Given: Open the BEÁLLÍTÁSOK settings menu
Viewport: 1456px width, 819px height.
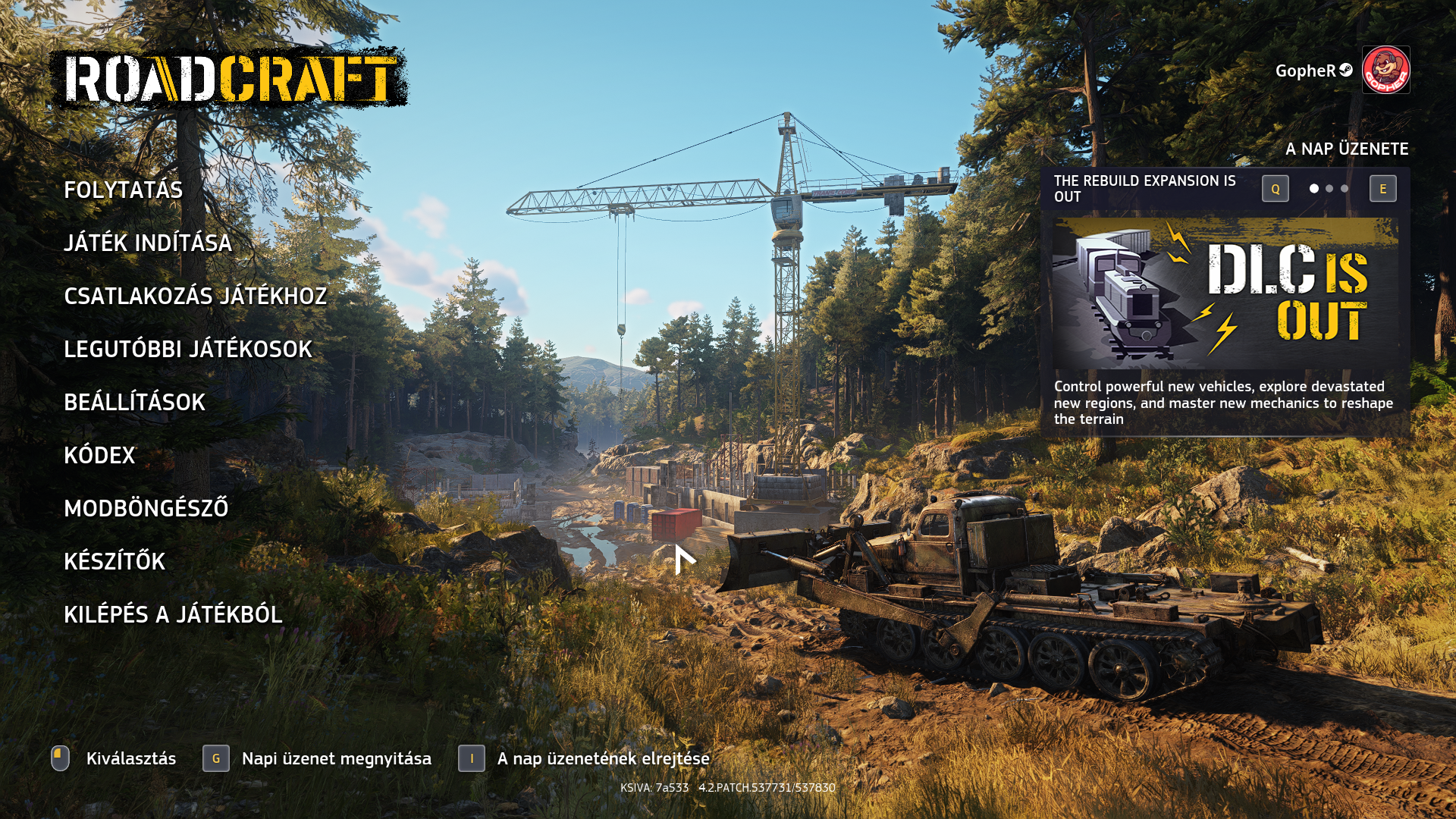Looking at the screenshot, I should [x=134, y=402].
